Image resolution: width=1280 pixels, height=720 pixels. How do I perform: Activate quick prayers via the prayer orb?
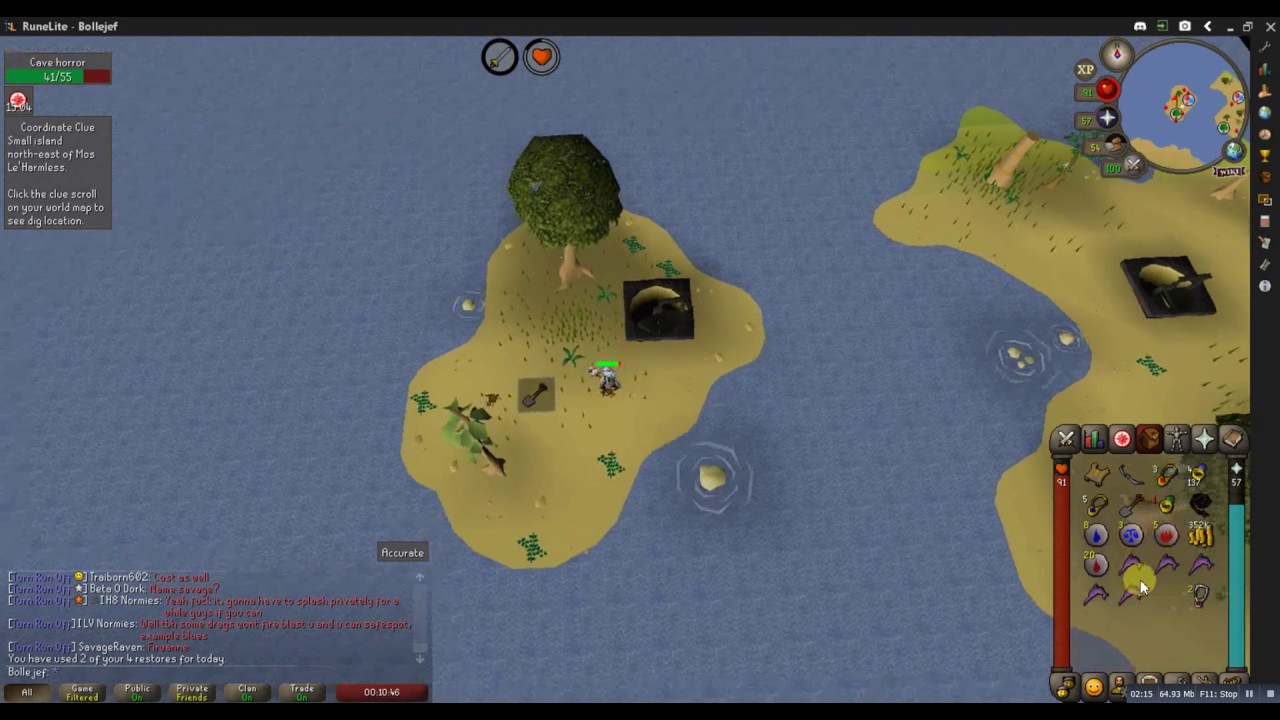click(1106, 119)
